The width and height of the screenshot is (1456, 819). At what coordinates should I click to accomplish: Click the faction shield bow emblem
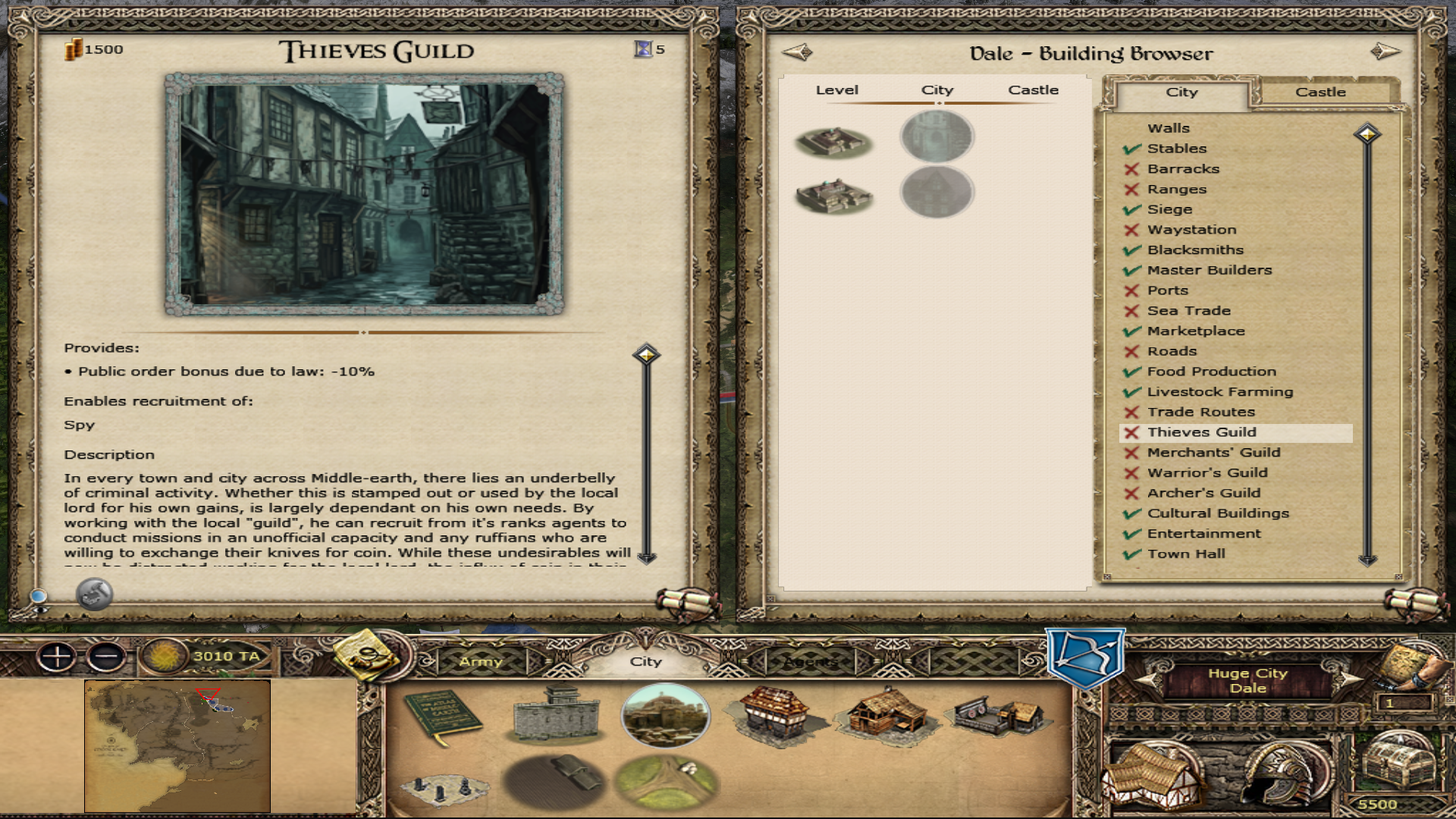[1085, 657]
